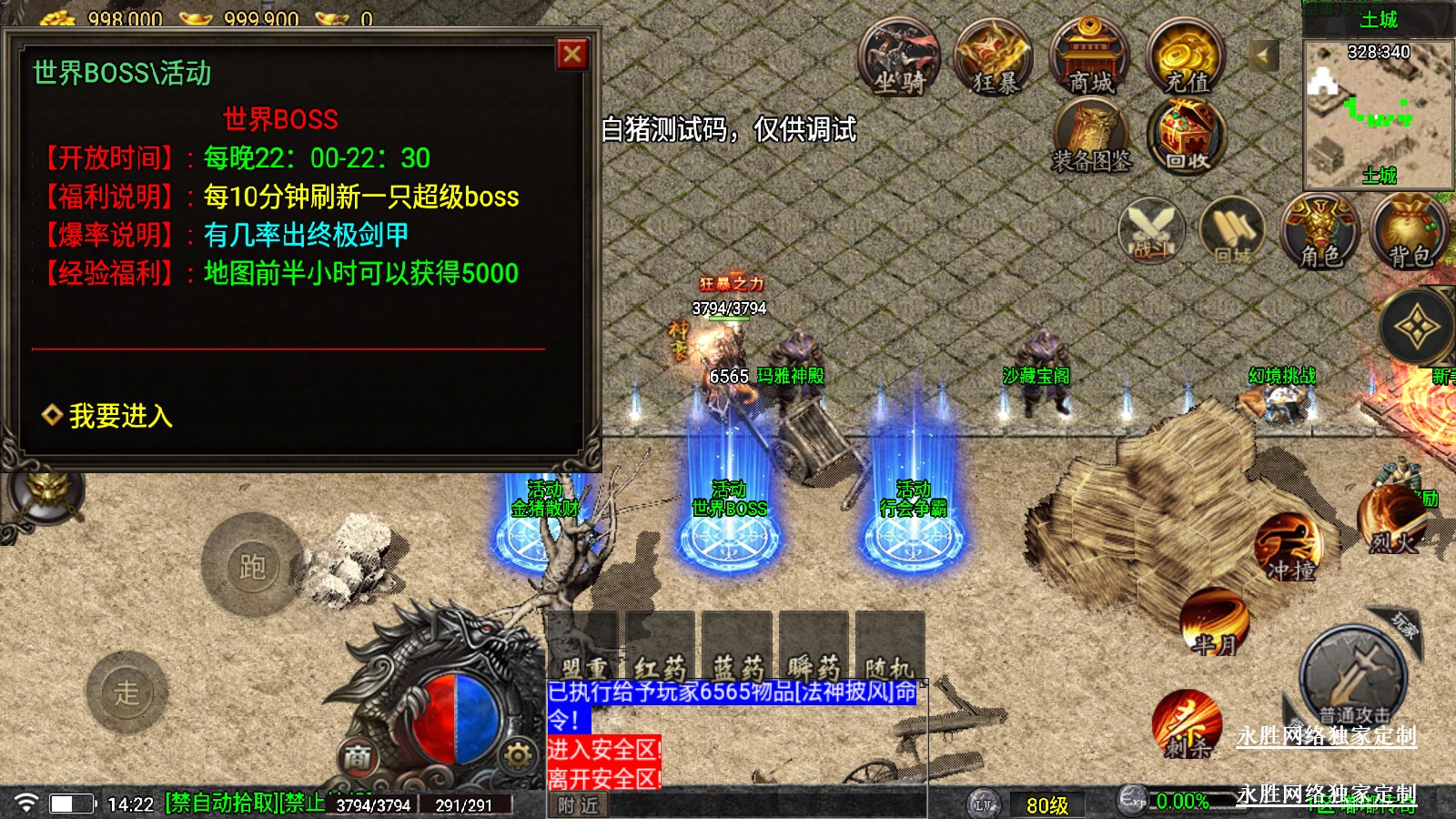Click the 土城 minimap
The width and height of the screenshot is (1456, 819).
[x=1378, y=114]
